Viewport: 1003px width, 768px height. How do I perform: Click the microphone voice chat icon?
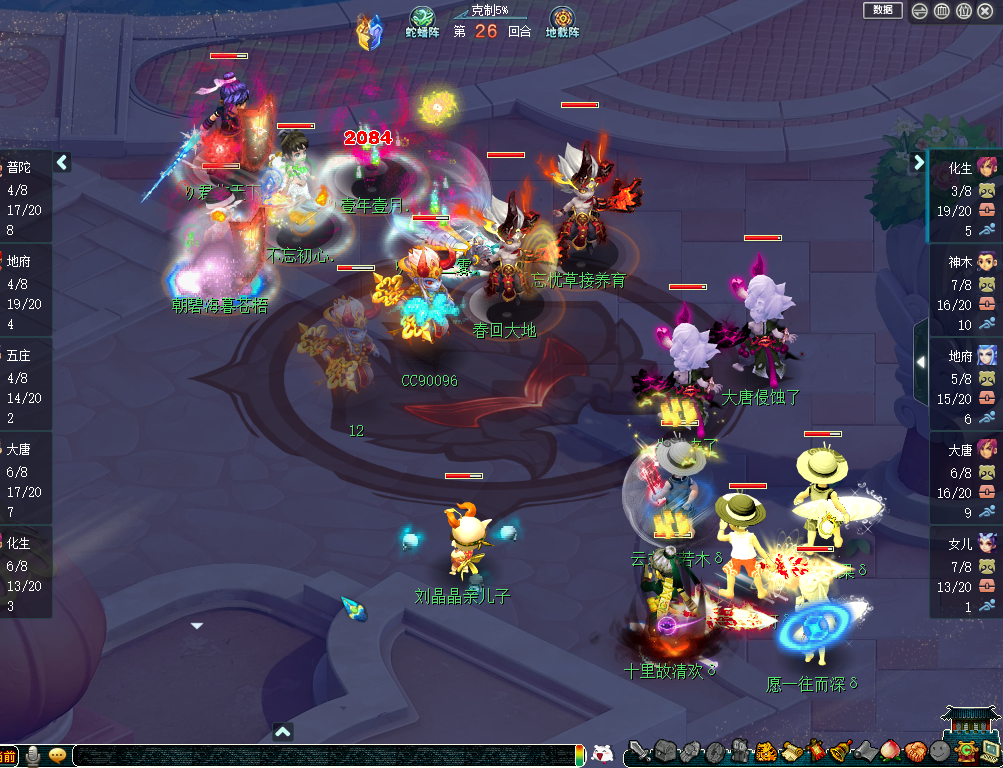tap(33, 756)
